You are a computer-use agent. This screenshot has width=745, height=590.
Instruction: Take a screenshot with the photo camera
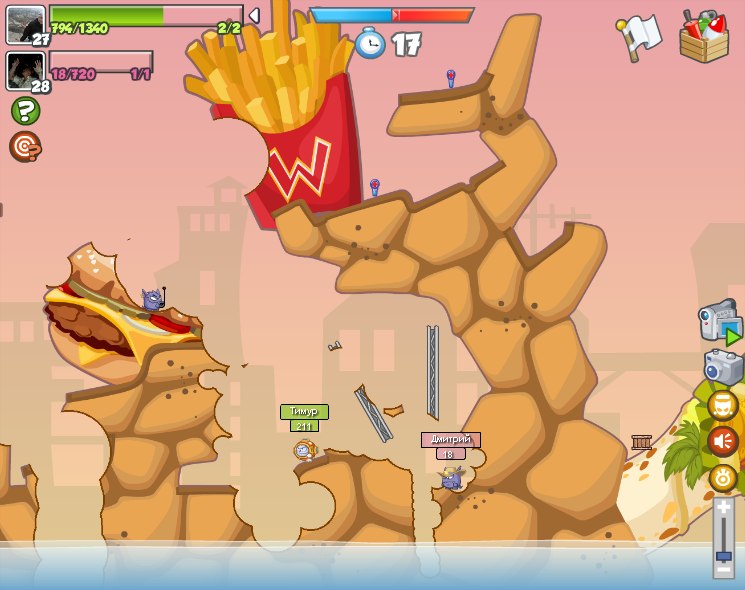coord(722,366)
